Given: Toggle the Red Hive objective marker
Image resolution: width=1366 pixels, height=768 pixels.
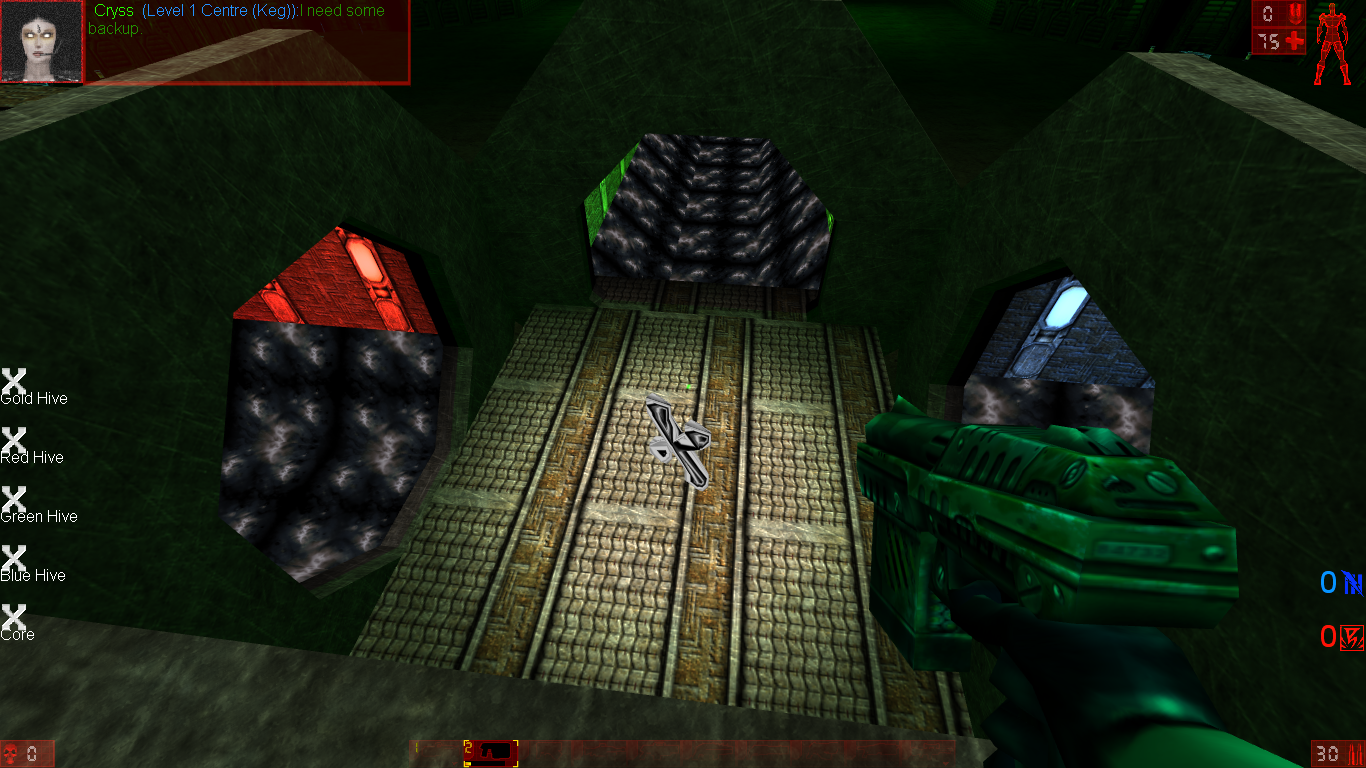Looking at the screenshot, I should [13, 440].
